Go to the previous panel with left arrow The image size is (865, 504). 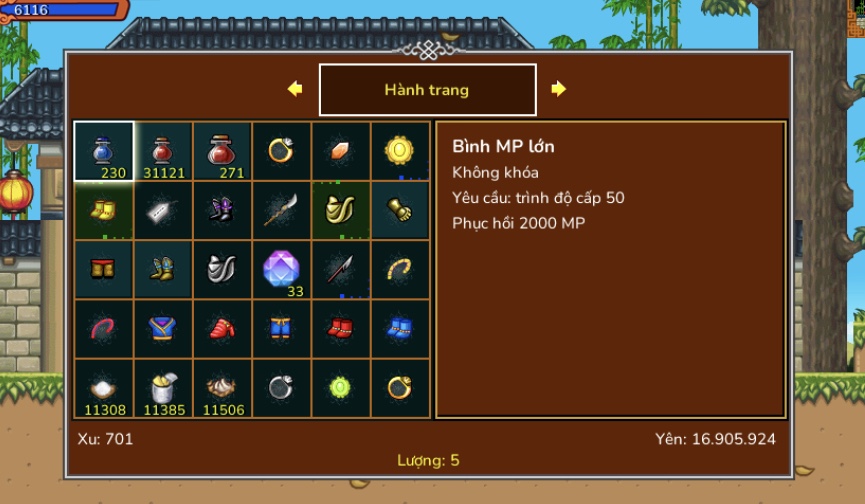click(295, 89)
